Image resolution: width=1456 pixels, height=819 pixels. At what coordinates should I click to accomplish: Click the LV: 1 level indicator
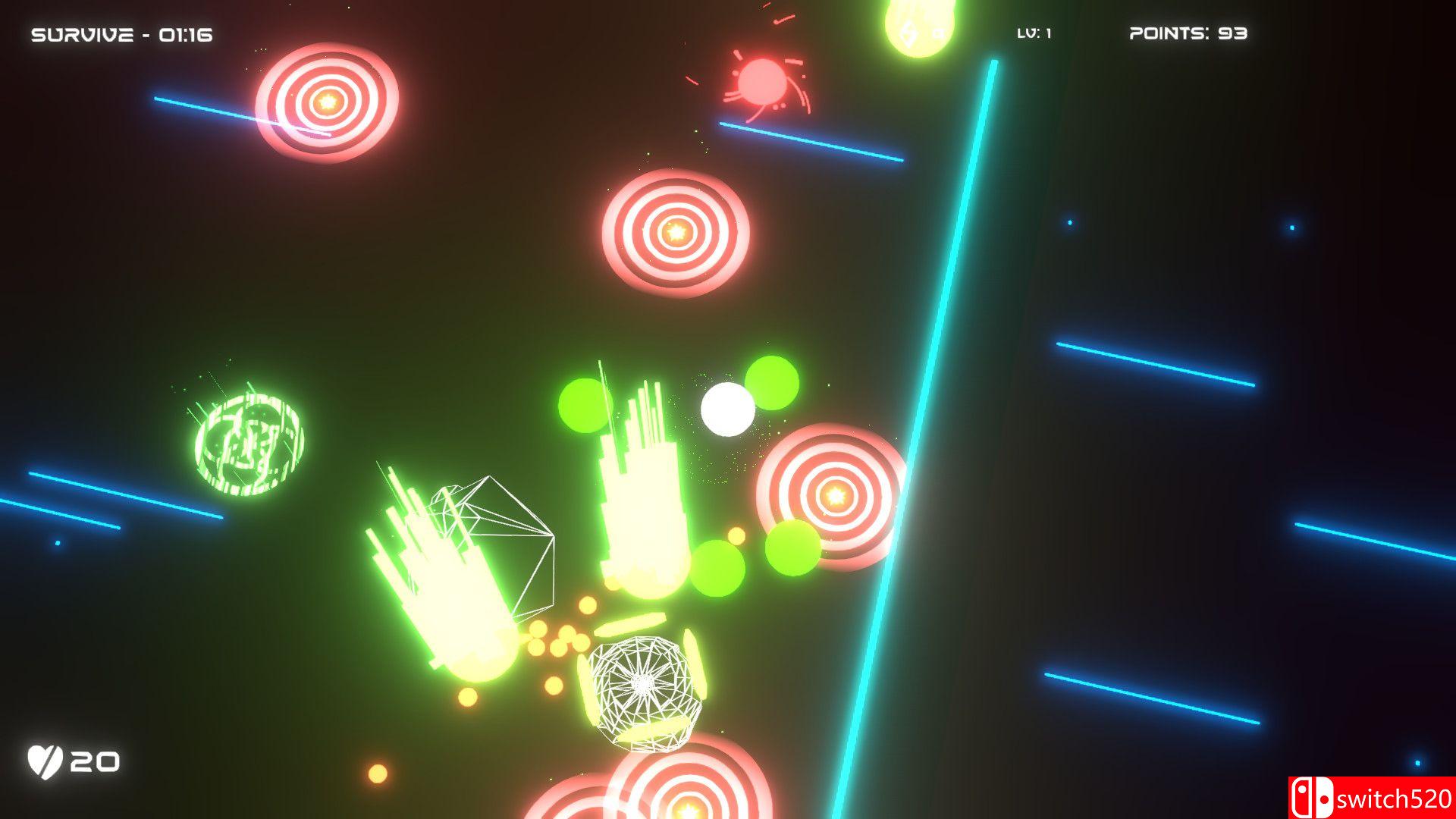1033,32
